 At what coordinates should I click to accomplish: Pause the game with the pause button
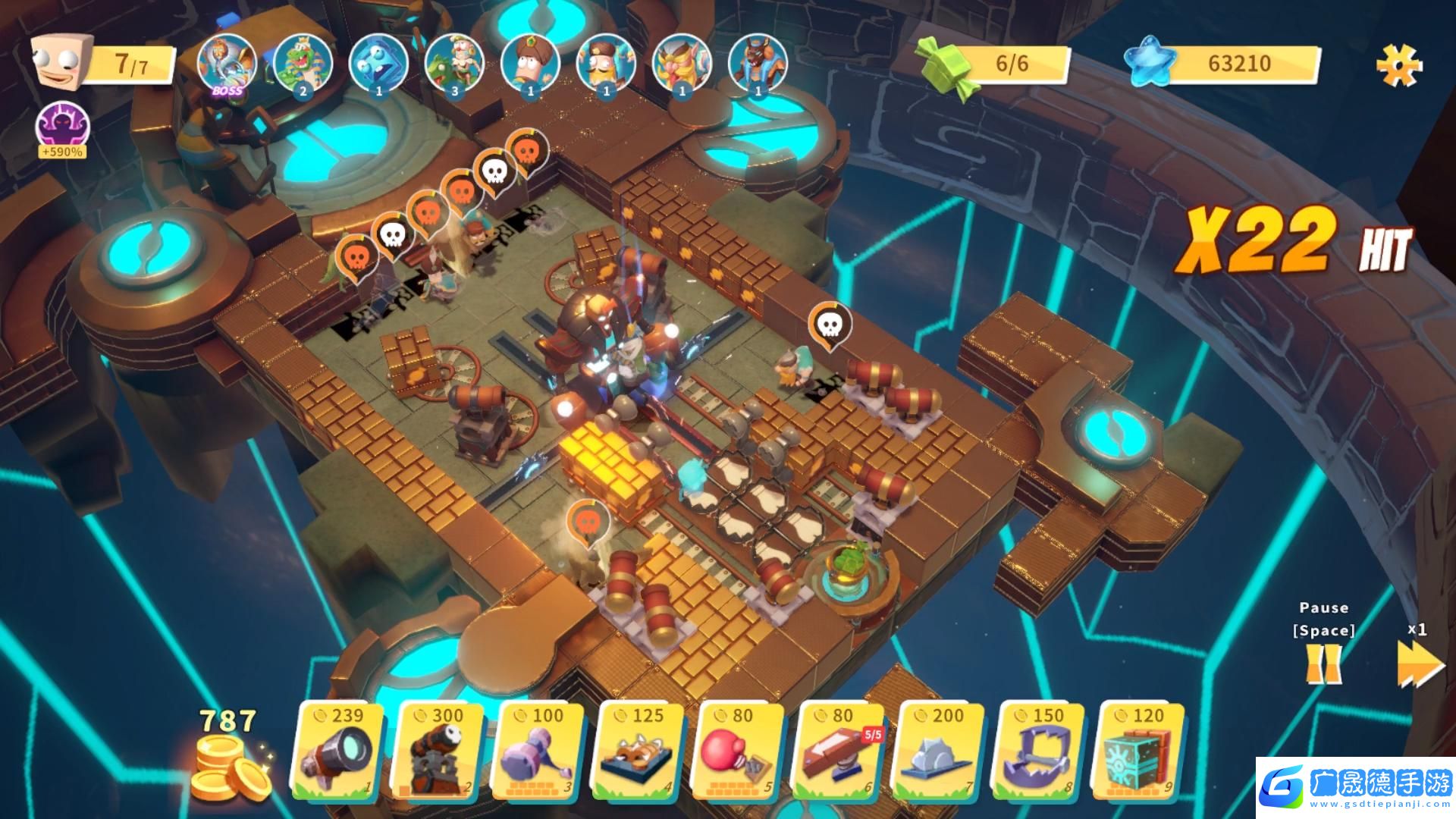(x=1323, y=665)
